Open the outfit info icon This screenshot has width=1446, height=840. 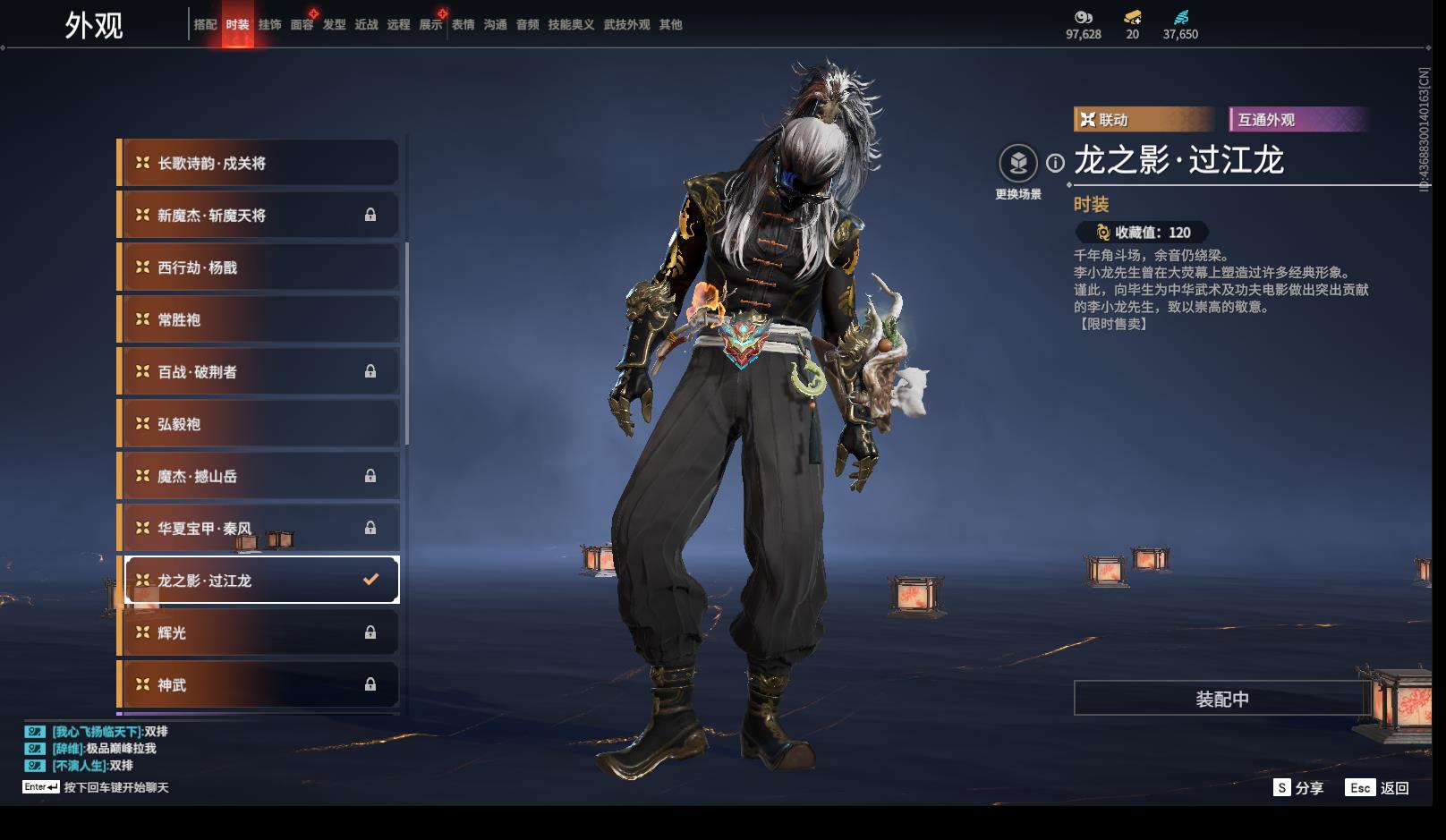coord(1056,163)
